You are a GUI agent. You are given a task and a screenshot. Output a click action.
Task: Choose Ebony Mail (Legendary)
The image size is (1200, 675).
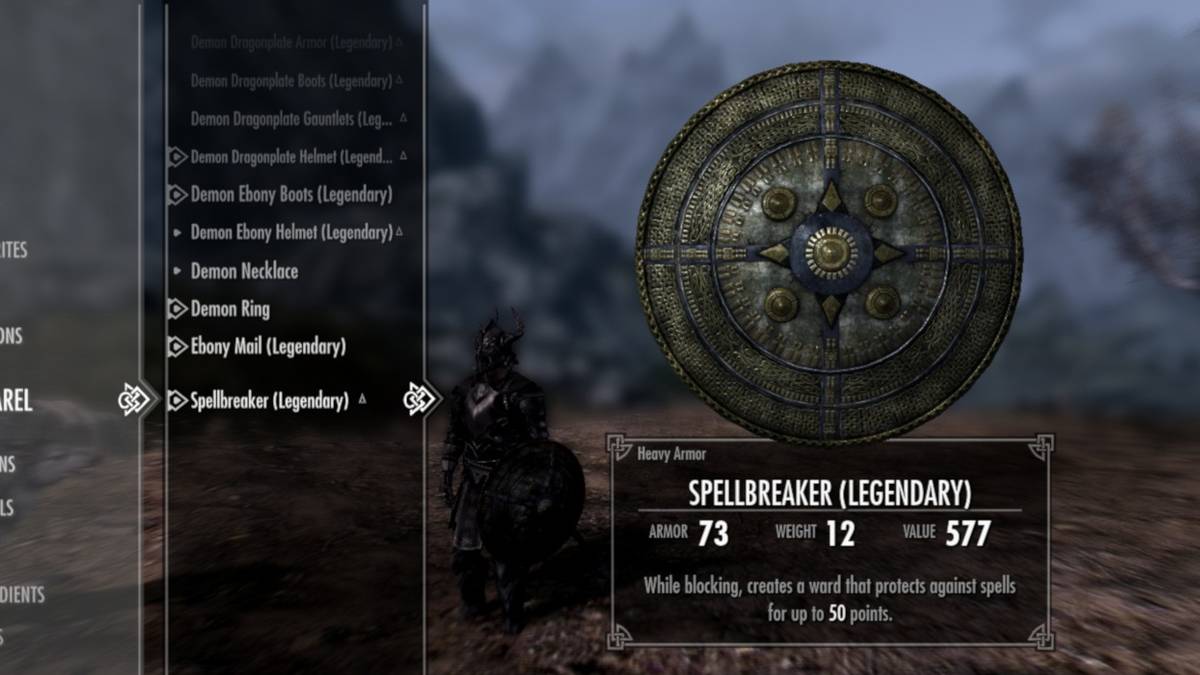[268, 347]
